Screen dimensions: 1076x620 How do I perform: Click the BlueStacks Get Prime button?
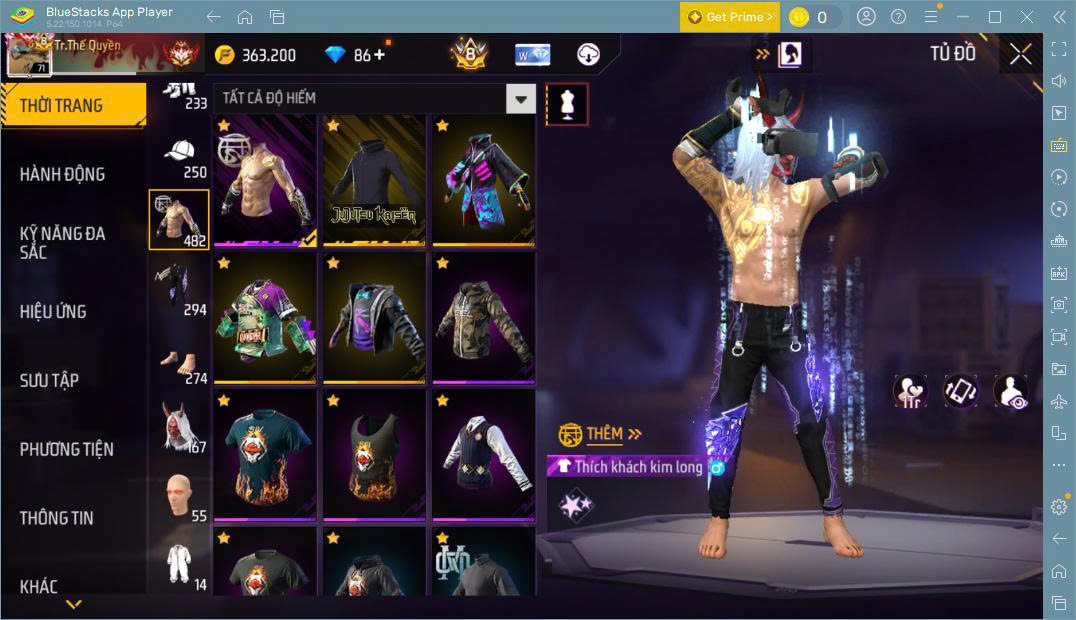(729, 17)
